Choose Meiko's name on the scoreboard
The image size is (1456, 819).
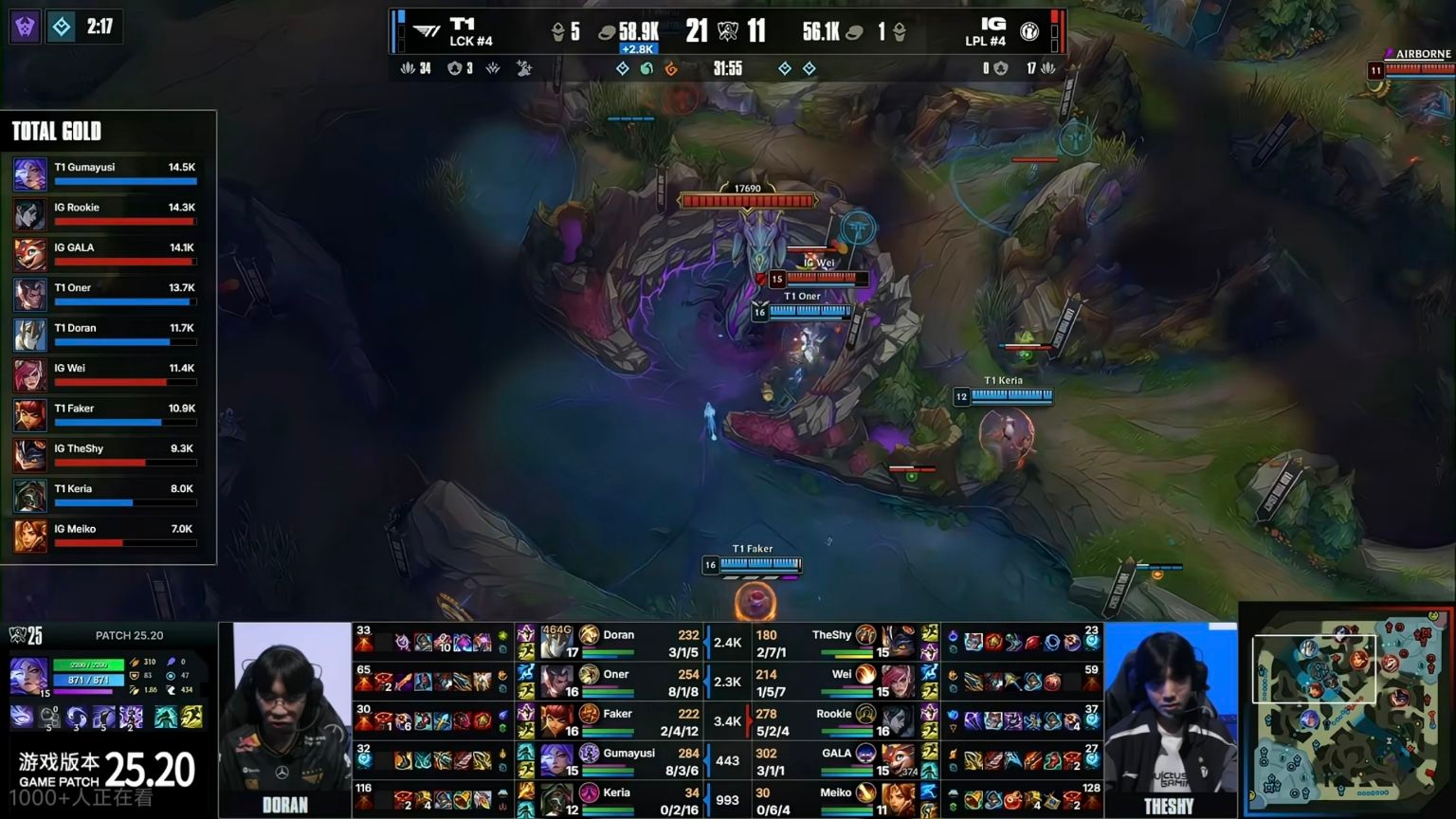(835, 792)
